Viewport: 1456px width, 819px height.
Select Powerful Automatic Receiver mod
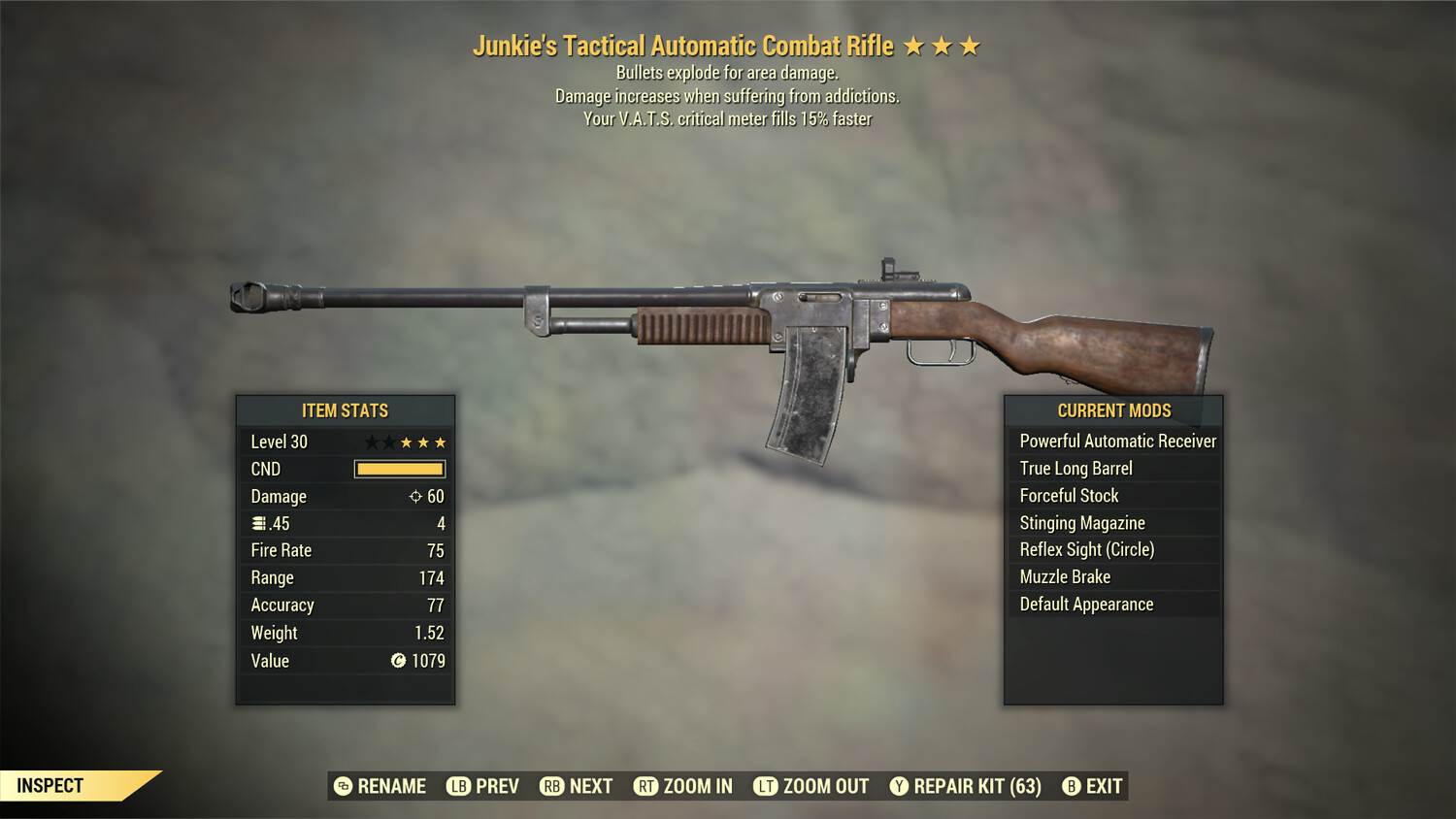click(1116, 441)
